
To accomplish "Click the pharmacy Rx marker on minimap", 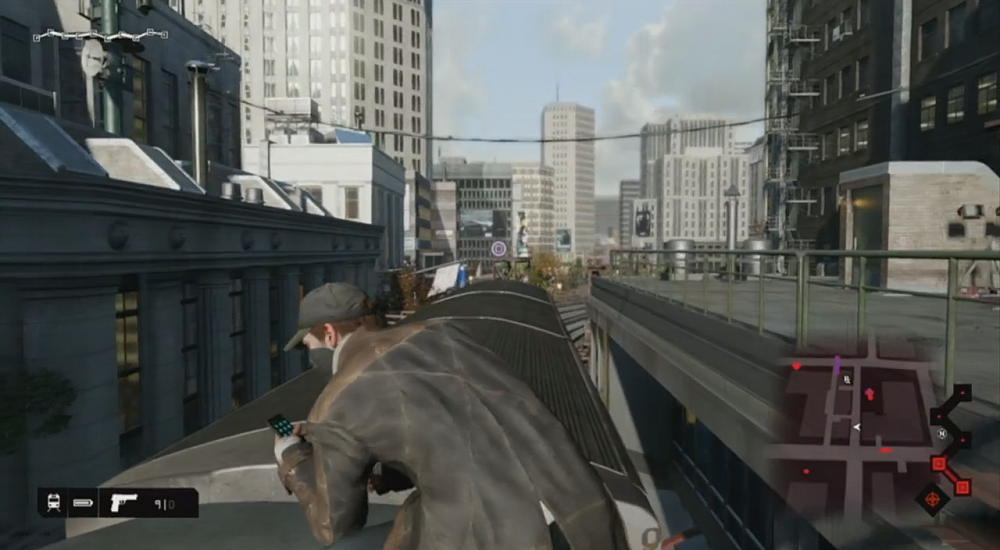I will (848, 380).
